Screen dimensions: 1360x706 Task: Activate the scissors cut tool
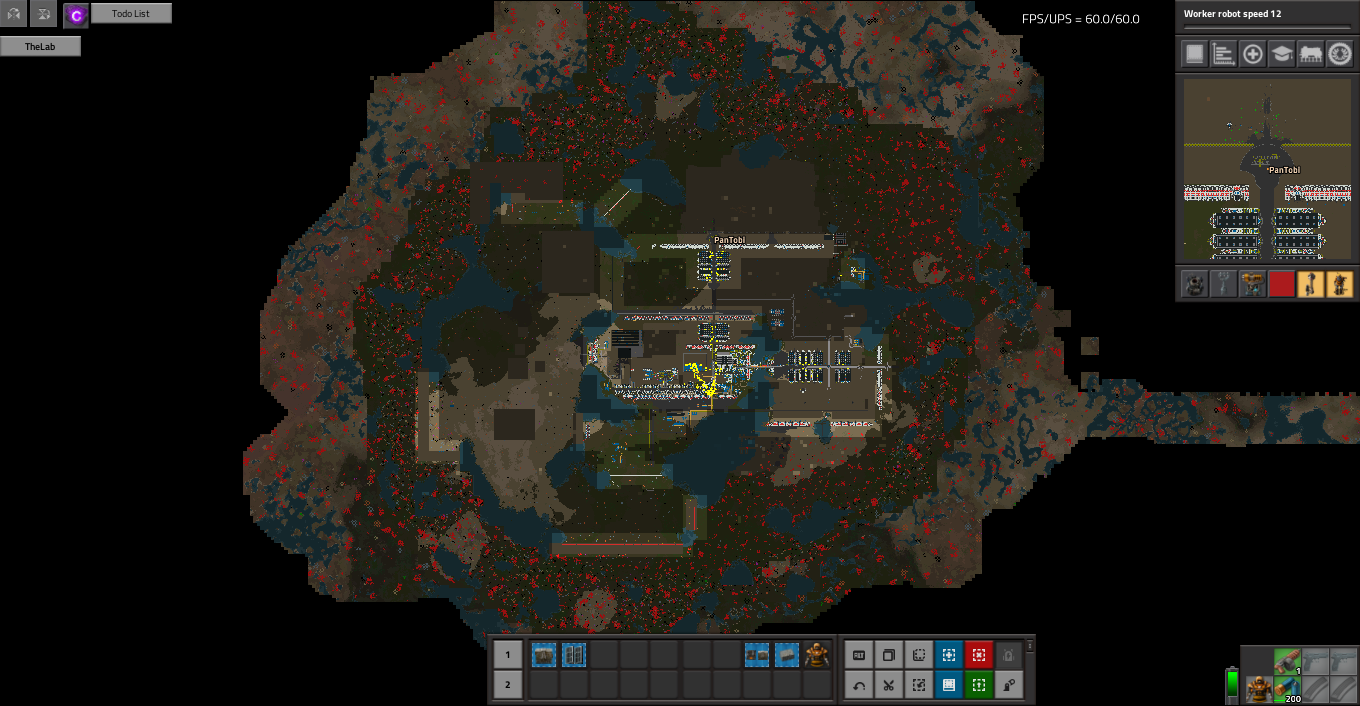tap(888, 686)
